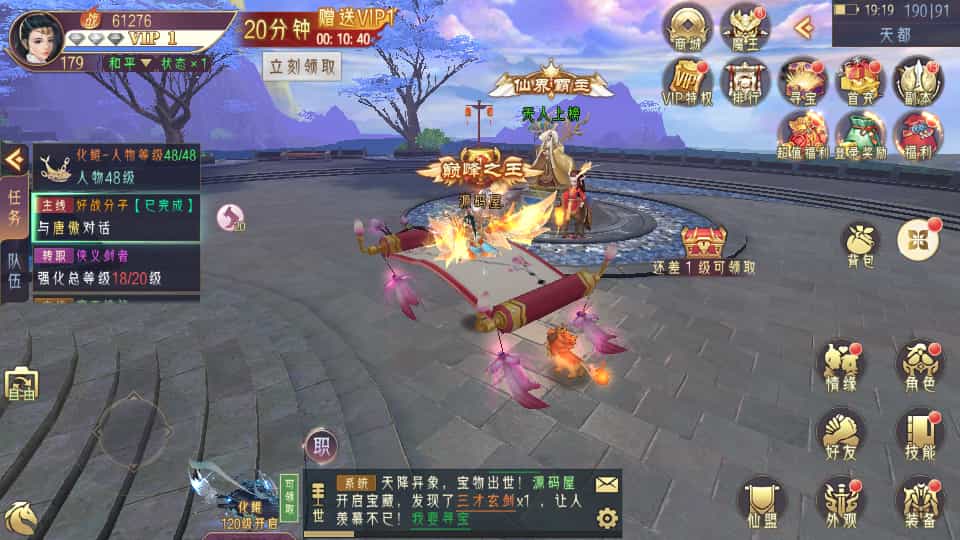
Task: Claim reward with 立刻领取 button
Action: coord(303,66)
